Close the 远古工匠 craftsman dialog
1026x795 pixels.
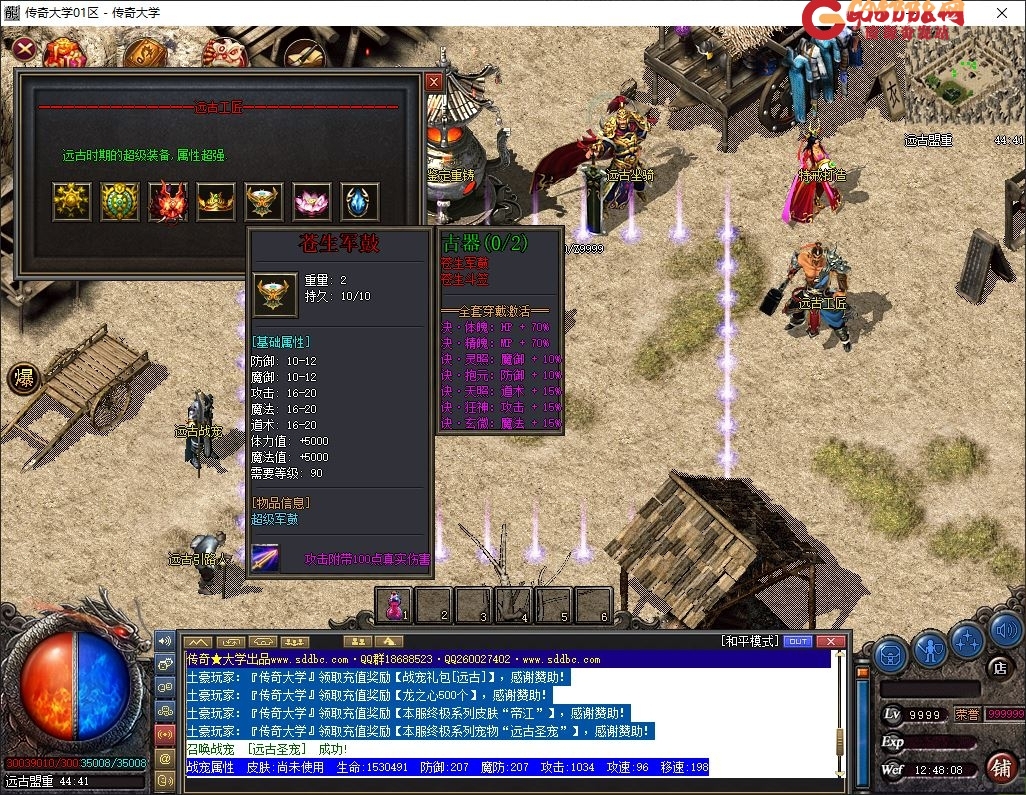pyautogui.click(x=433, y=82)
